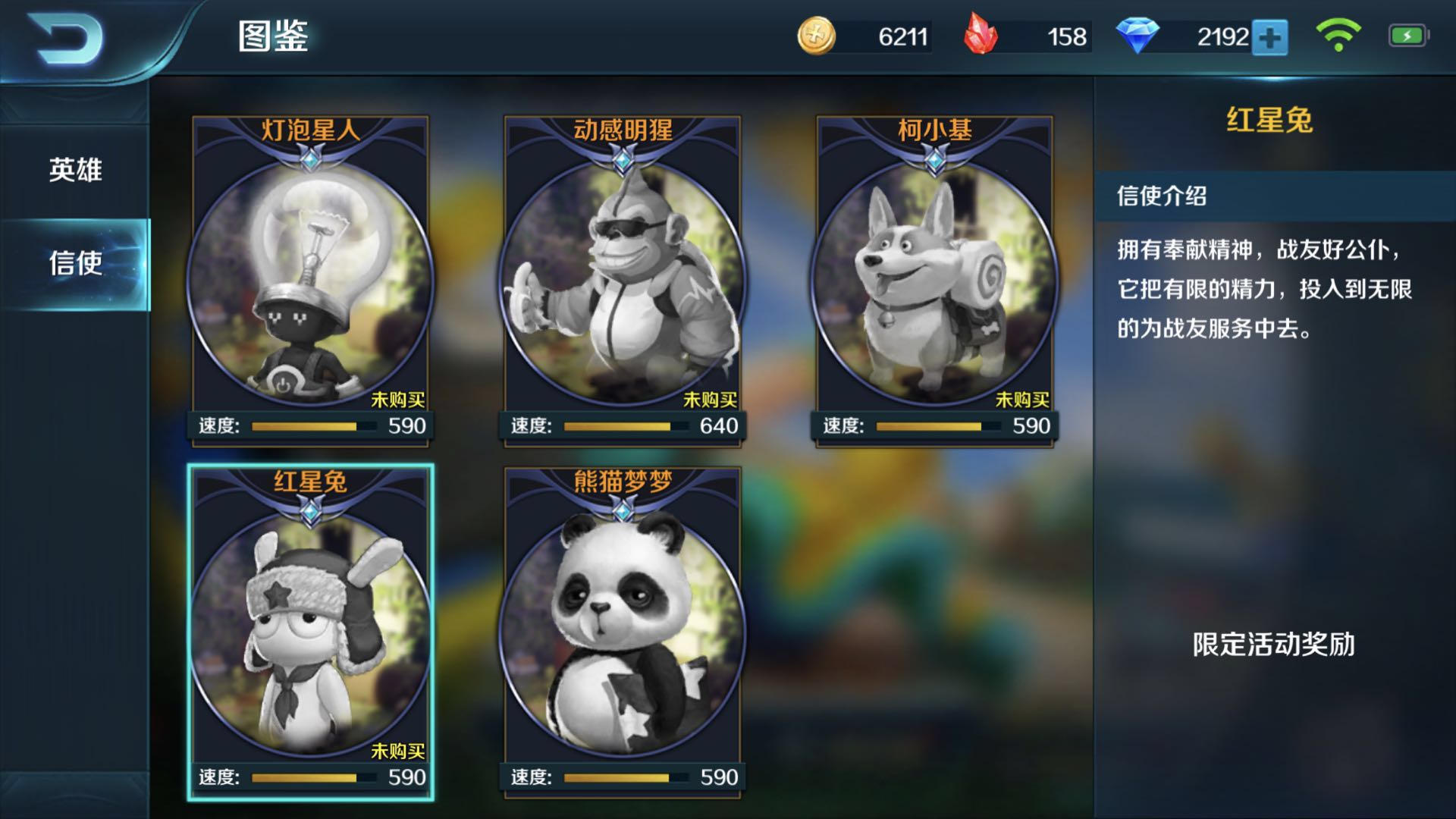Tap the battery status indicator
This screenshot has height=819, width=1456.
click(x=1407, y=34)
